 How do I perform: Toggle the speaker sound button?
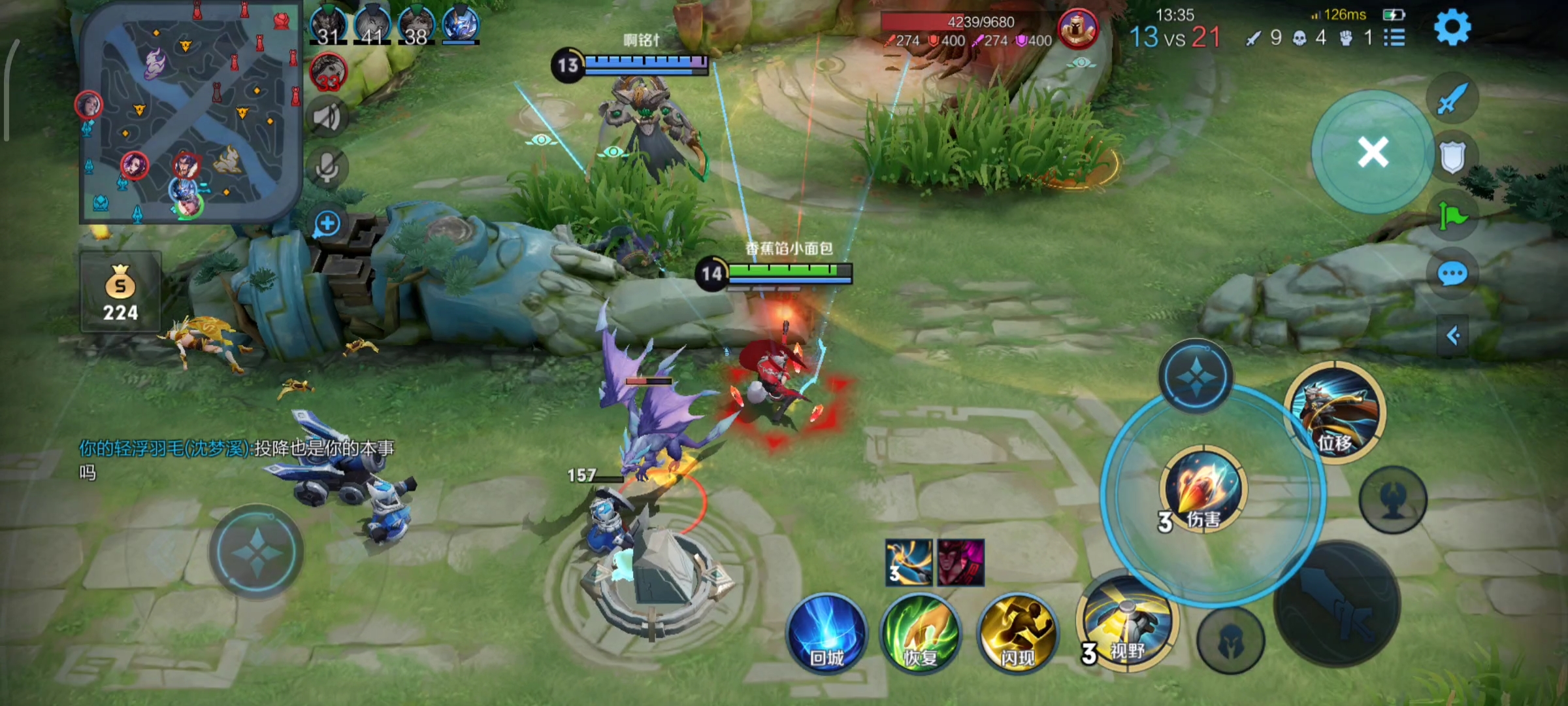[327, 118]
